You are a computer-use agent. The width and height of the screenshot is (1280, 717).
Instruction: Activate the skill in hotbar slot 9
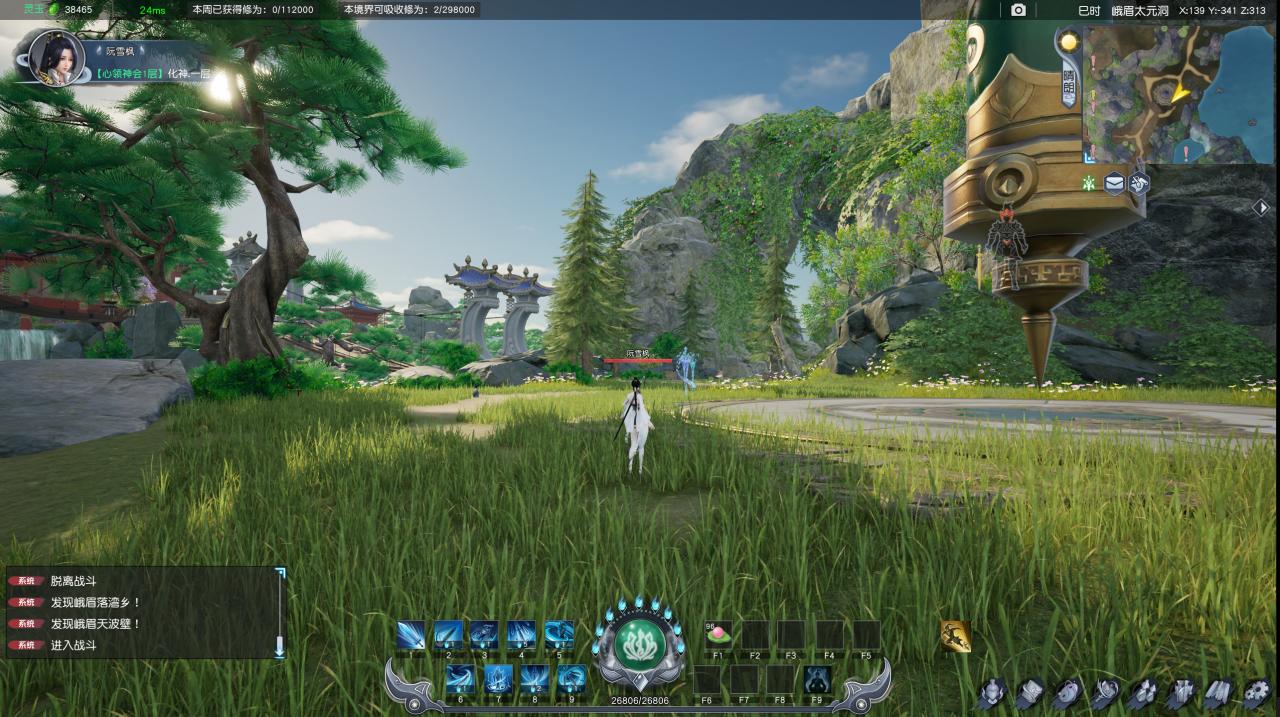[x=572, y=679]
